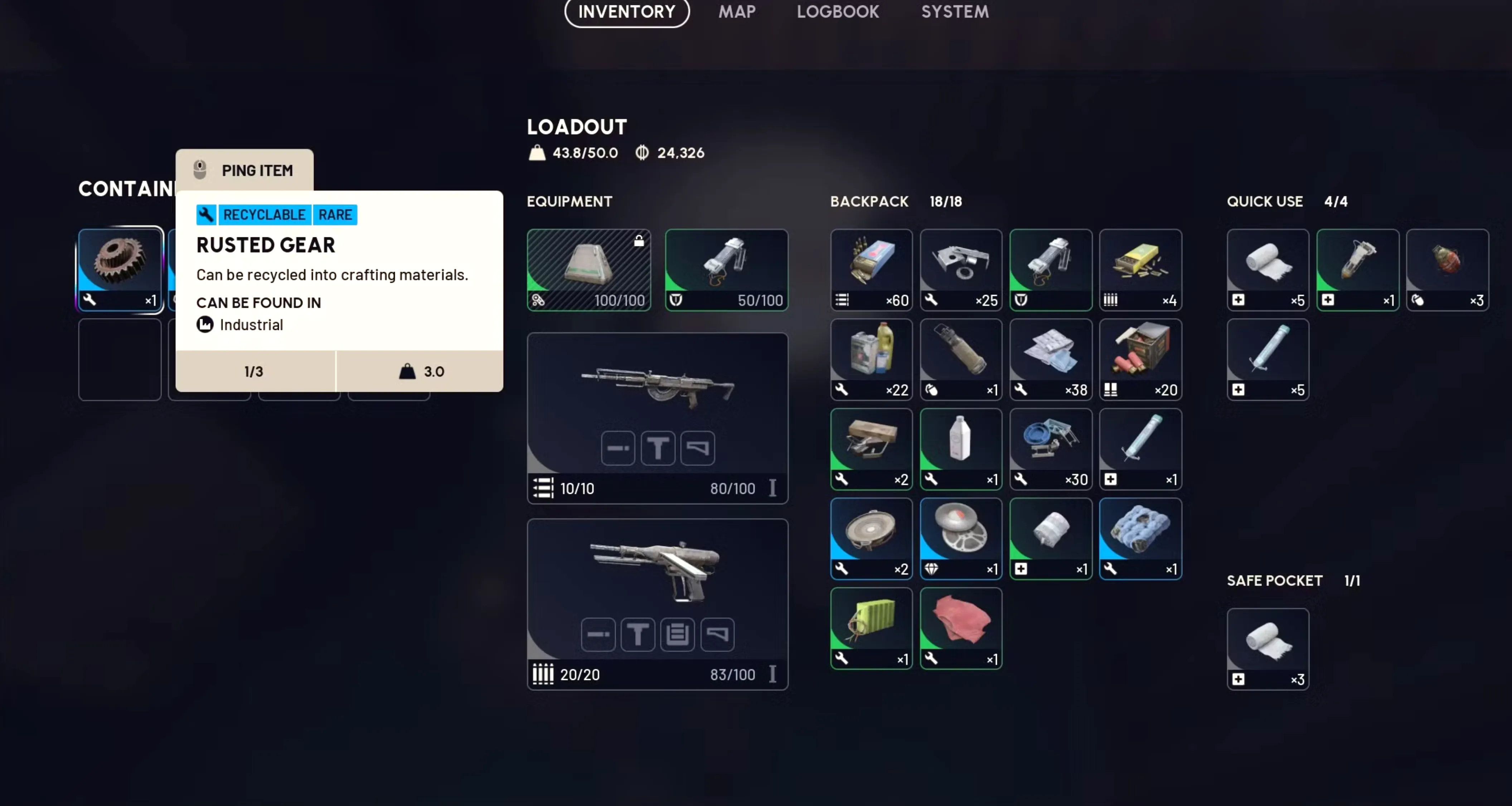Open the LOGBOOK screen
Image resolution: width=1512 pixels, height=806 pixels.
pos(838,12)
